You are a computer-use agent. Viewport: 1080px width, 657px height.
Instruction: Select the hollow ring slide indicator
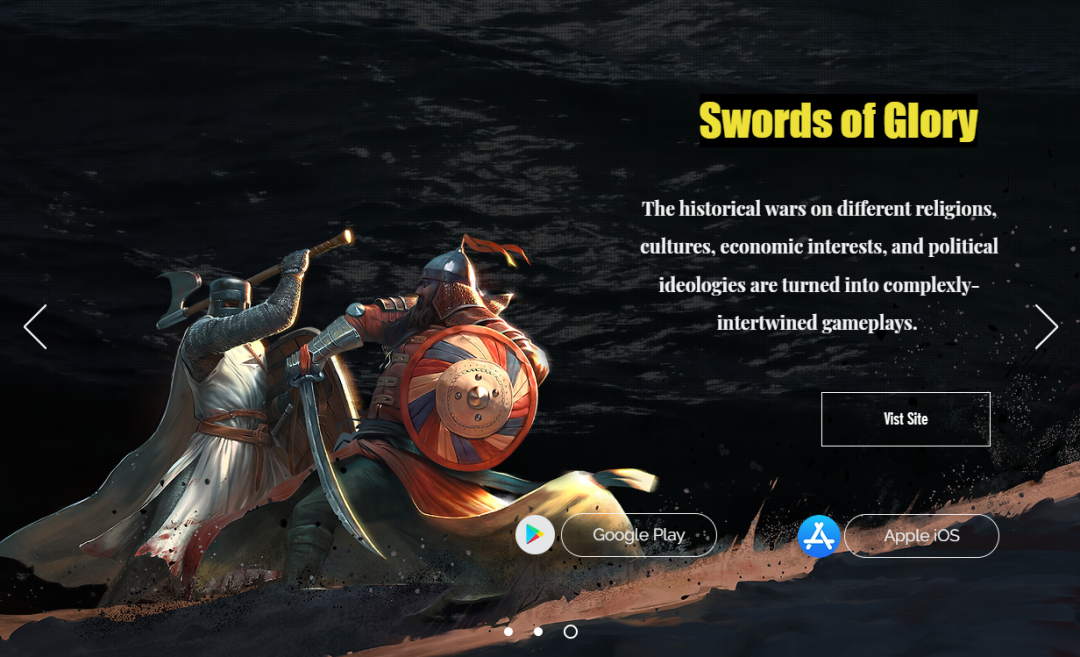pyautogui.click(x=570, y=631)
